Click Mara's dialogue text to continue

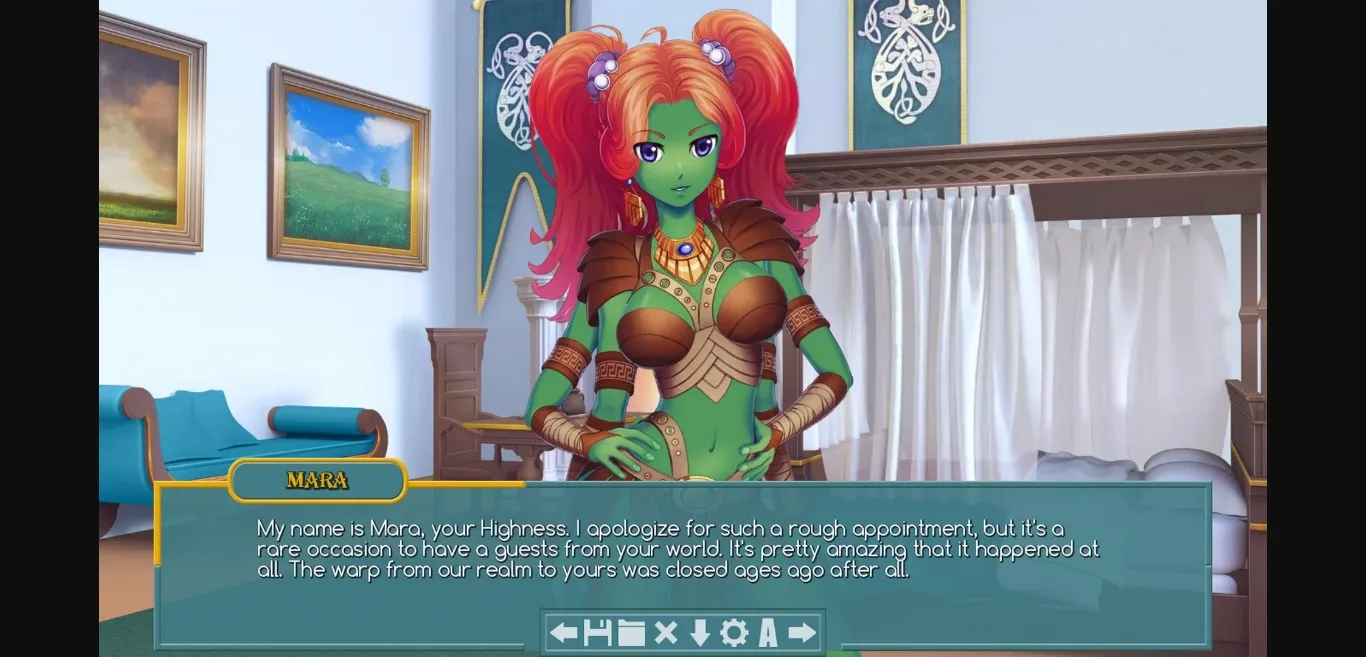[678, 549]
